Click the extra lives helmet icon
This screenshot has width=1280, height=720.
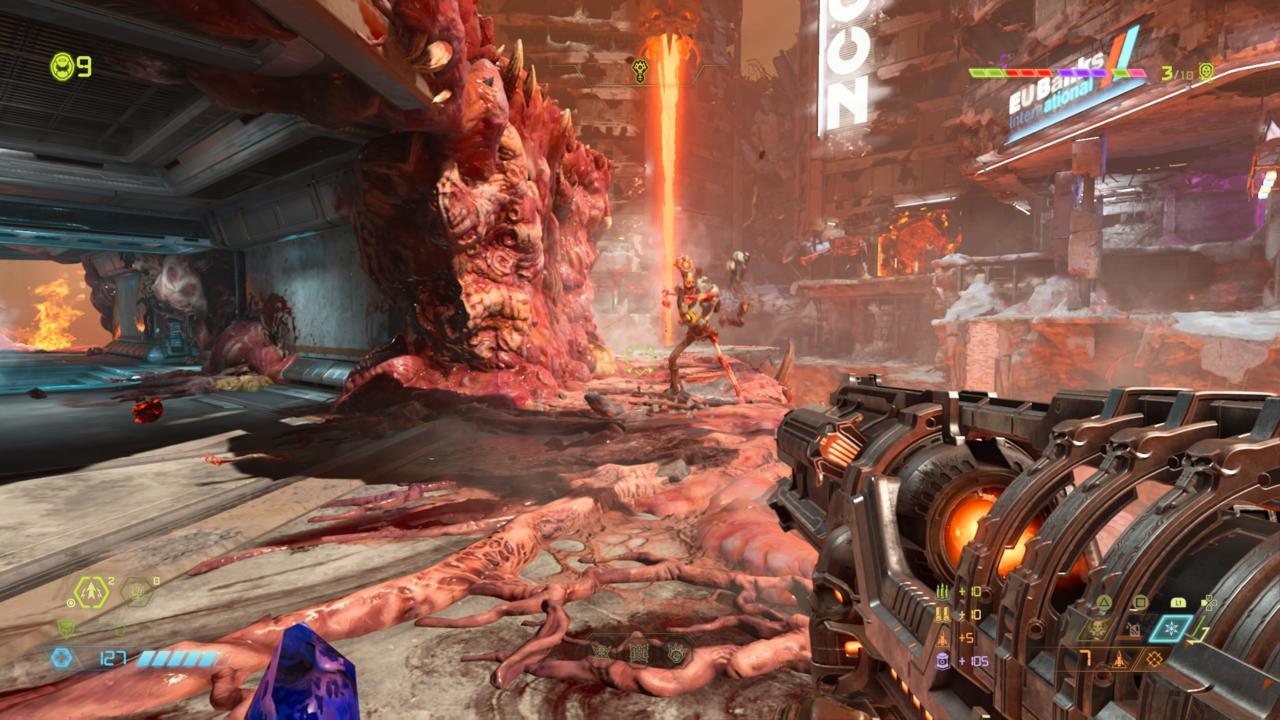click(x=63, y=67)
